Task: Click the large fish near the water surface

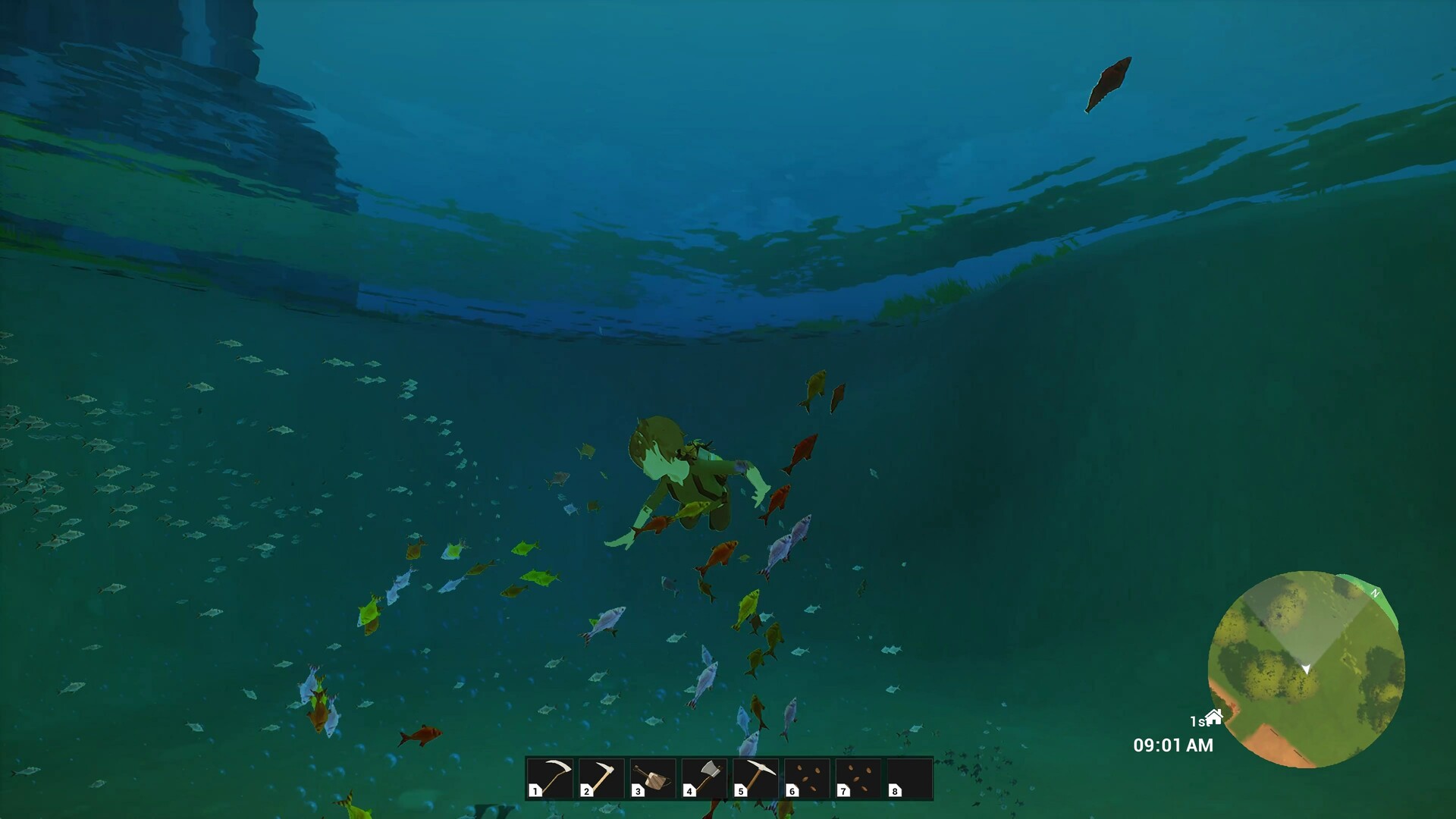Action: (x=1109, y=83)
